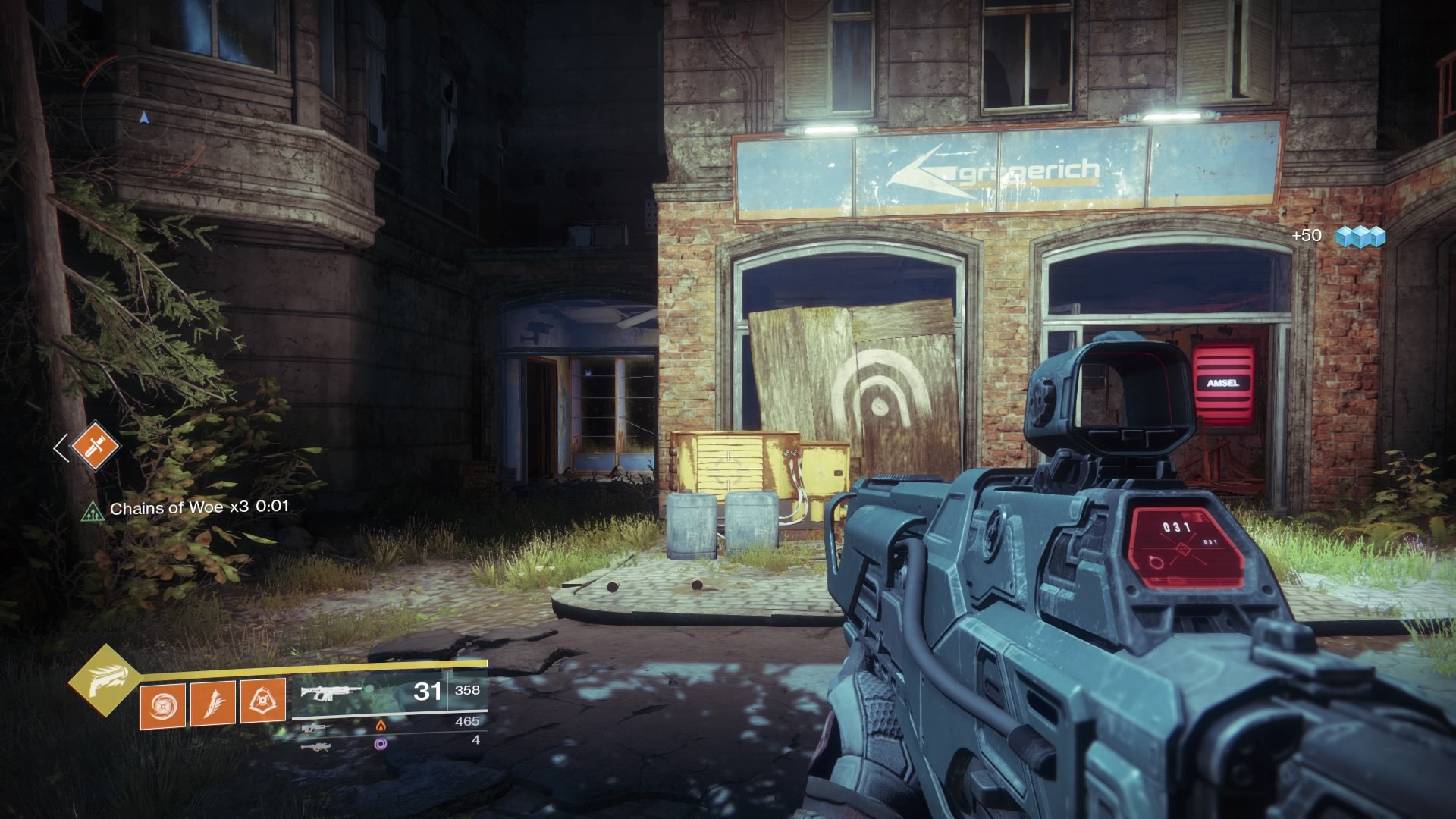Trigger the hooded class ability icon
This screenshot has height=819, width=1456.
click(x=263, y=701)
